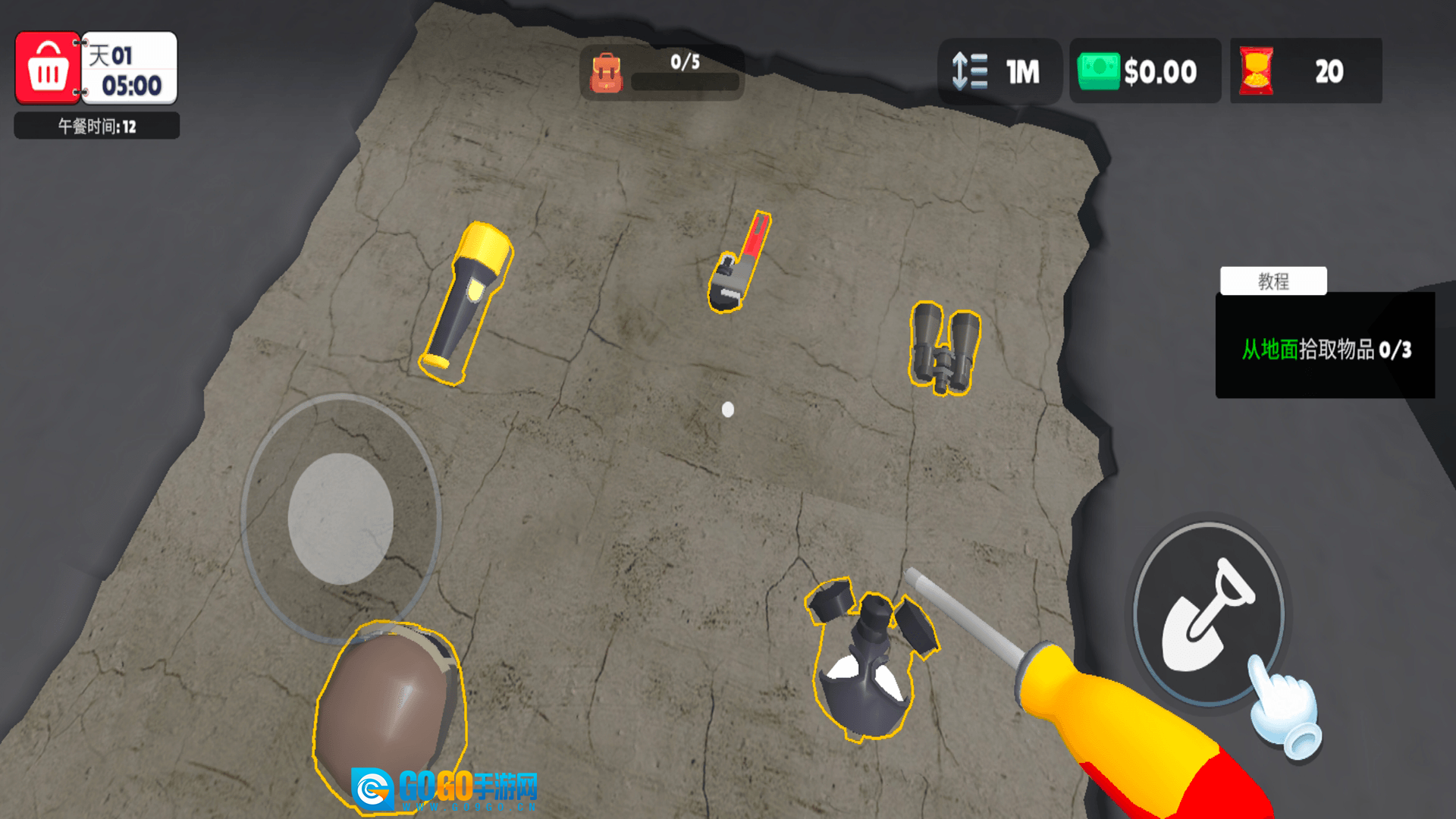Select the 教程 tutorial tab

(x=1273, y=281)
